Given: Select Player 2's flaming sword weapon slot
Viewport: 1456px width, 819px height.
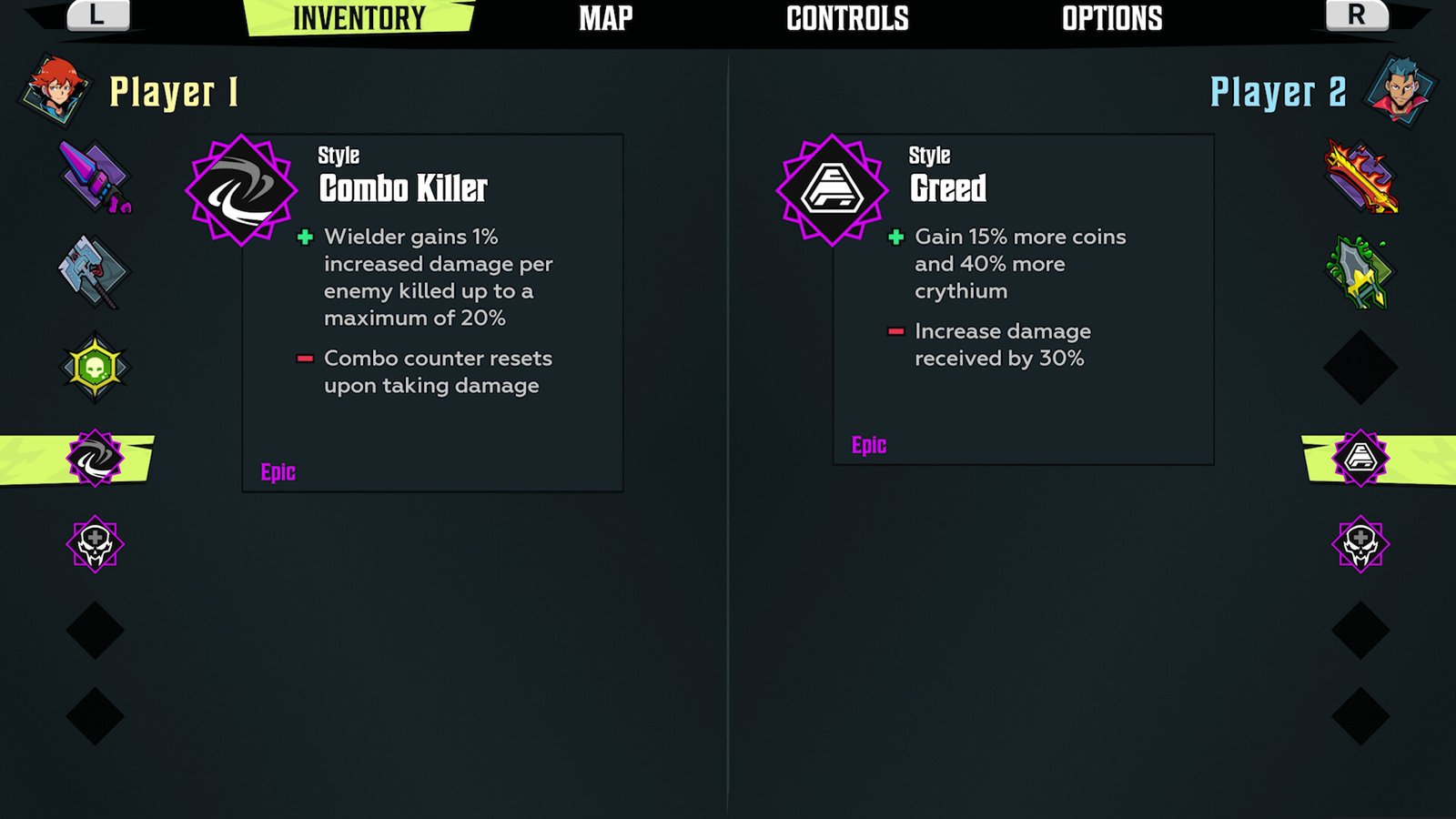Looking at the screenshot, I should 1360,177.
